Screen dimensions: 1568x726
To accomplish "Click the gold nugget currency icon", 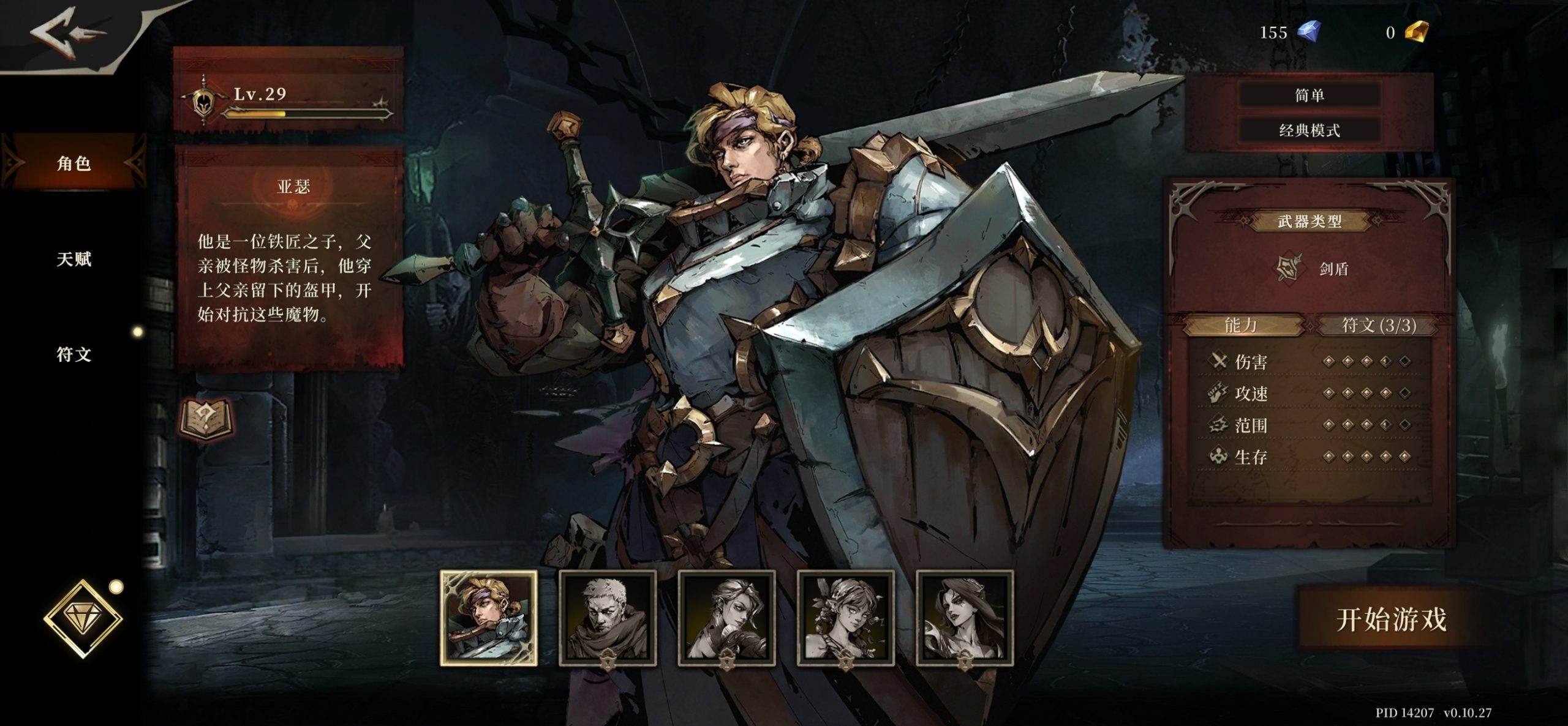I will [x=1415, y=31].
